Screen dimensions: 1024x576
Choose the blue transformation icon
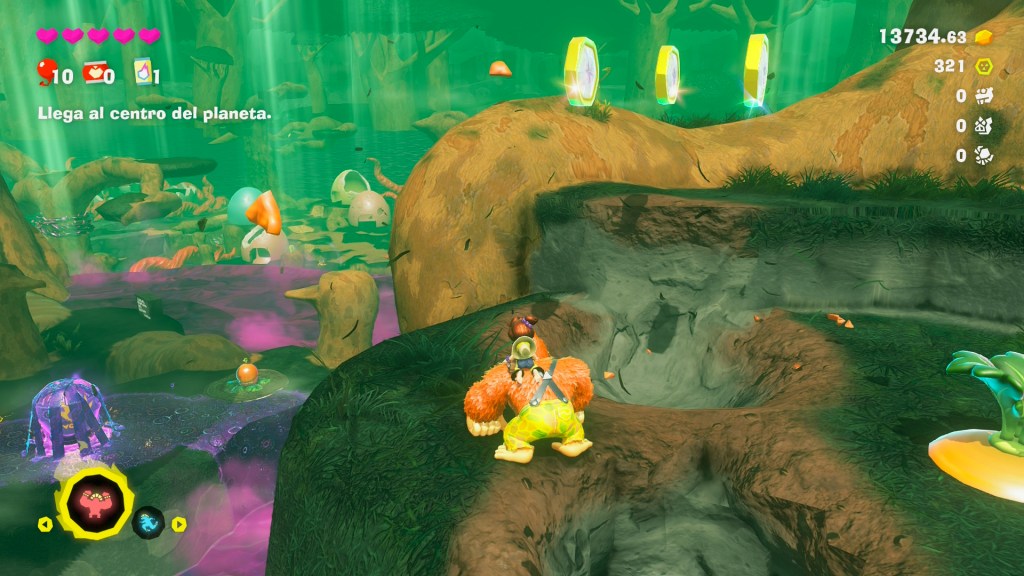(x=148, y=522)
